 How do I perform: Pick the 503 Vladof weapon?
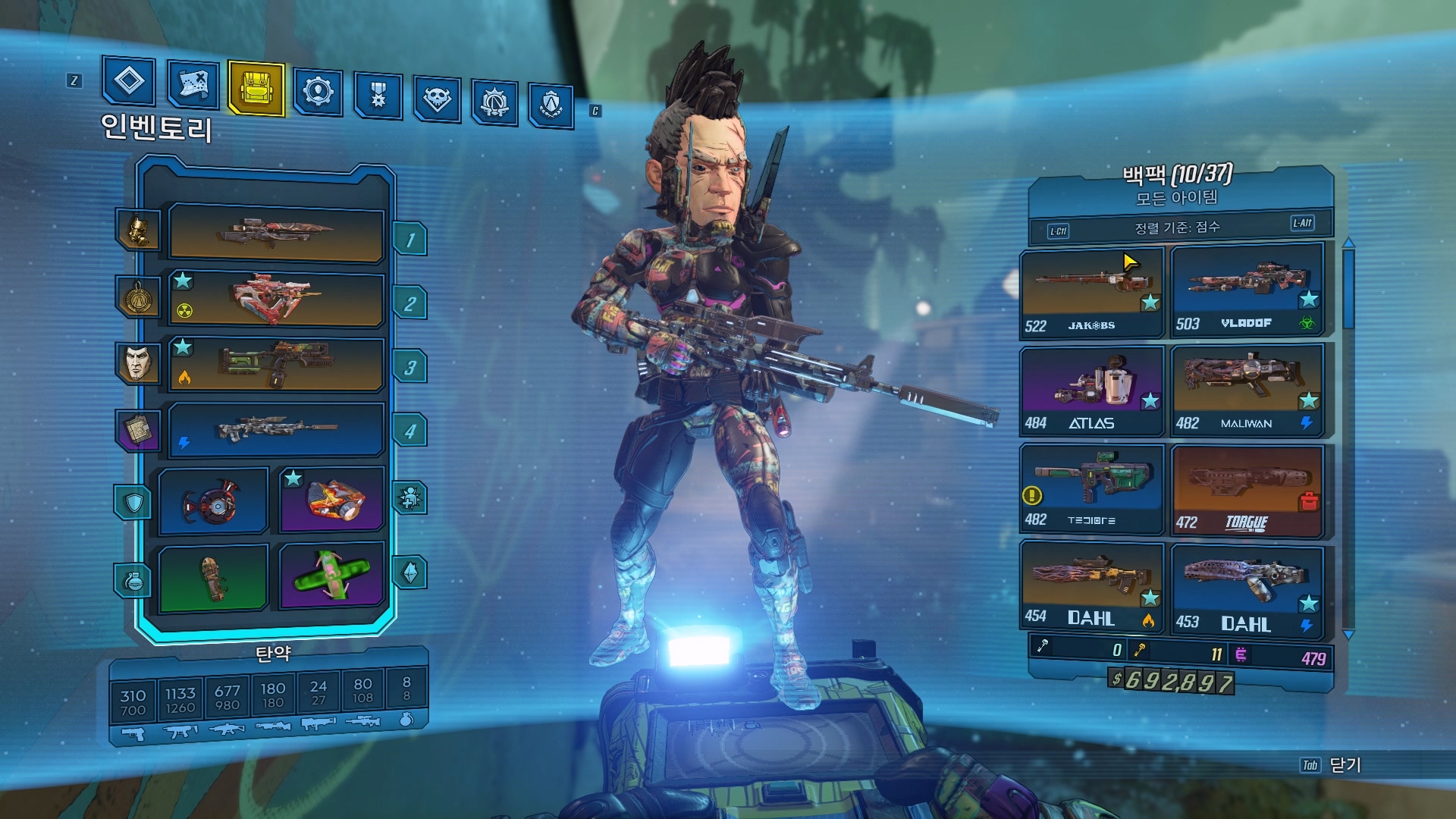click(x=1247, y=289)
